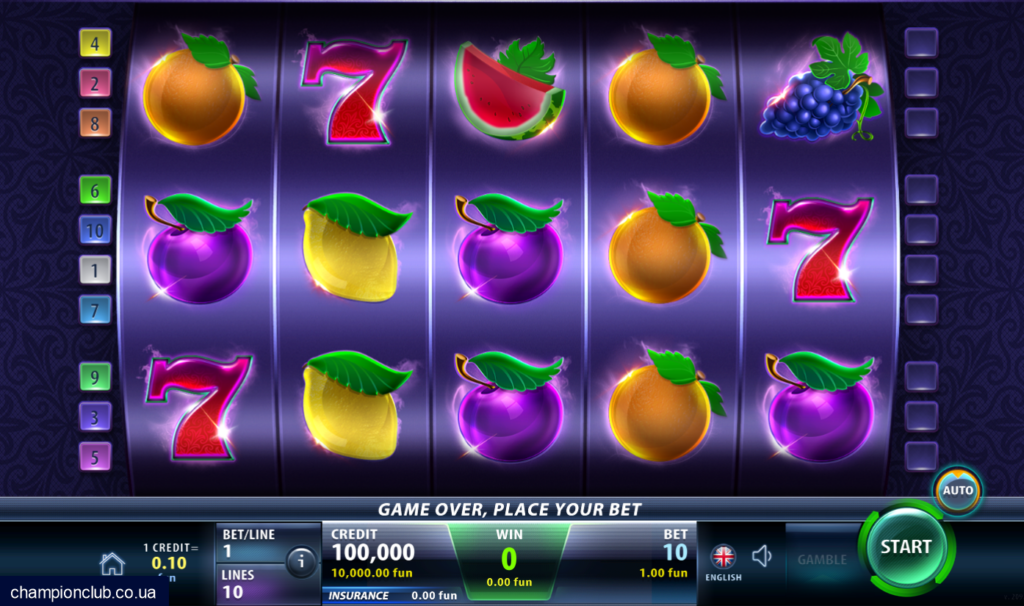1024x606 pixels.
Task: Pick payline marker number 9
Action: tap(95, 376)
